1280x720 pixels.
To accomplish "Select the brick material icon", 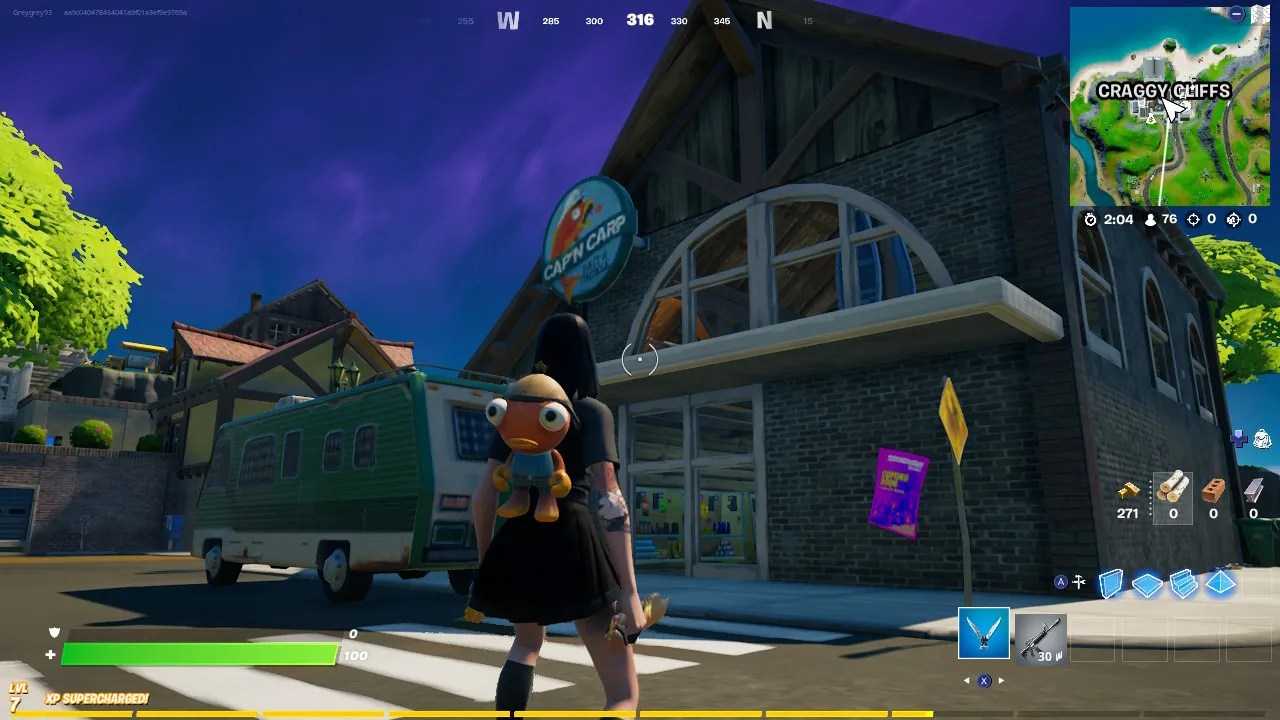I will click(1211, 489).
